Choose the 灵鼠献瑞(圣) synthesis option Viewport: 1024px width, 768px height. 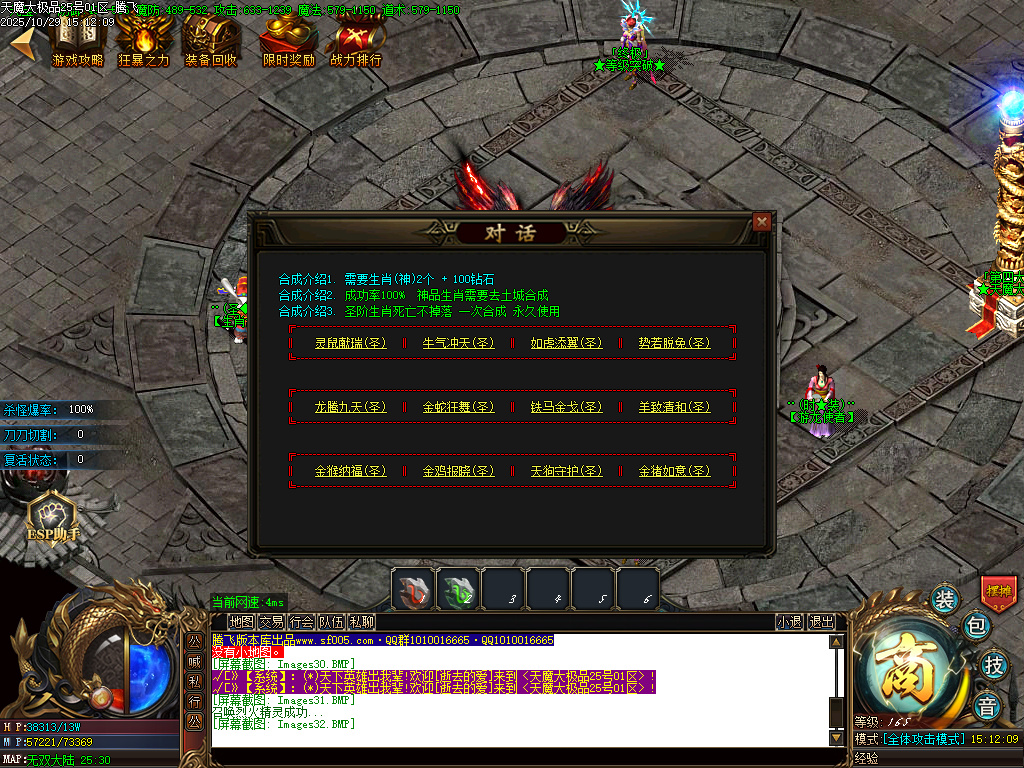(350, 343)
